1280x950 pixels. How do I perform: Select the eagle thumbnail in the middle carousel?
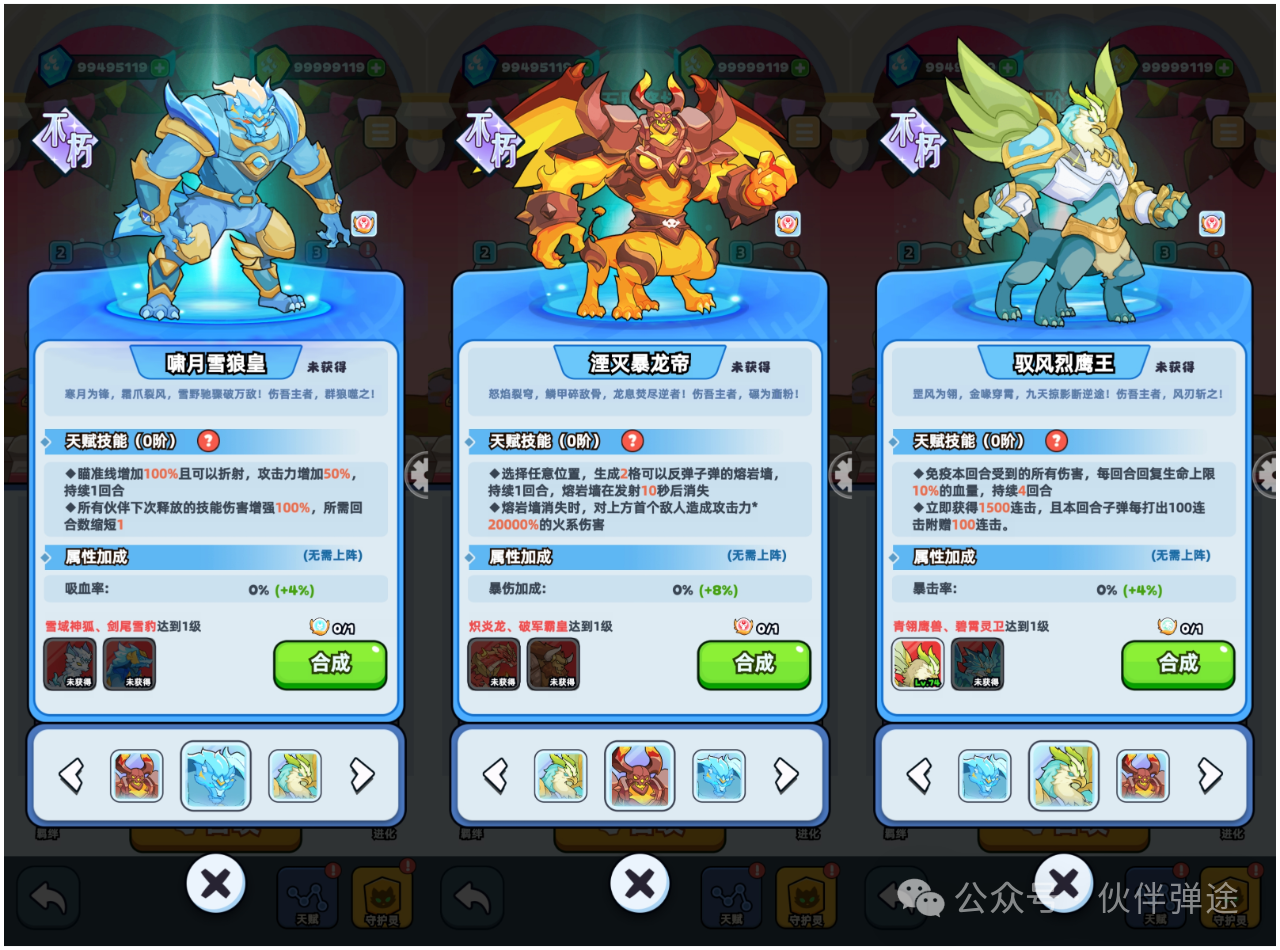point(561,775)
